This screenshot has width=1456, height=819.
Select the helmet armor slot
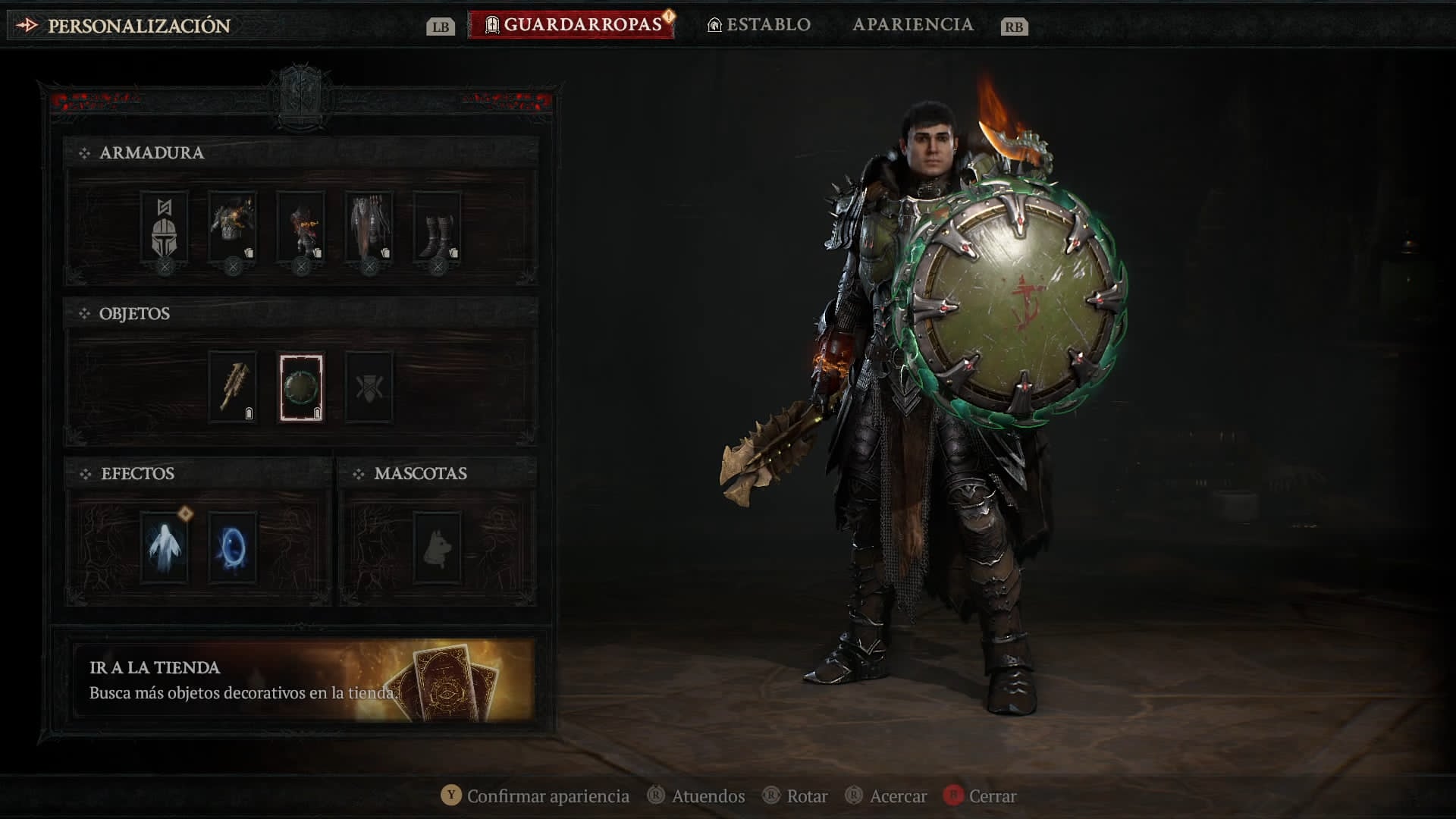[165, 227]
